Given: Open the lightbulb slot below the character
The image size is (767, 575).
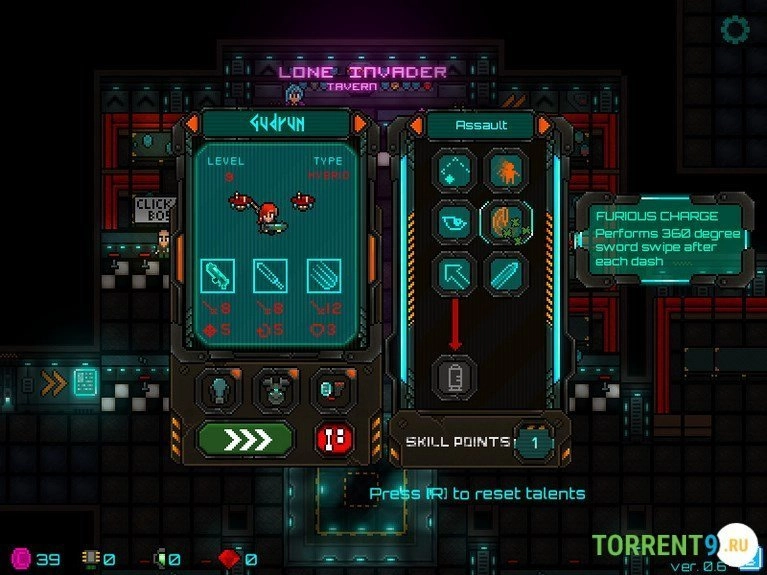Looking at the screenshot, I should pos(220,388).
